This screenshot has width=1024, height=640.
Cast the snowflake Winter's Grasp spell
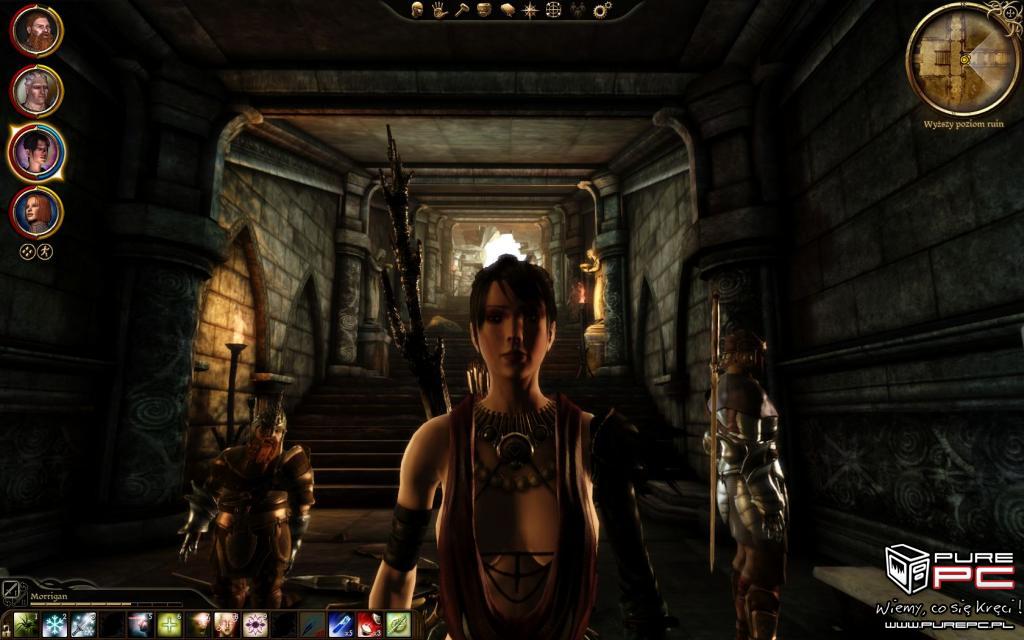click(55, 624)
